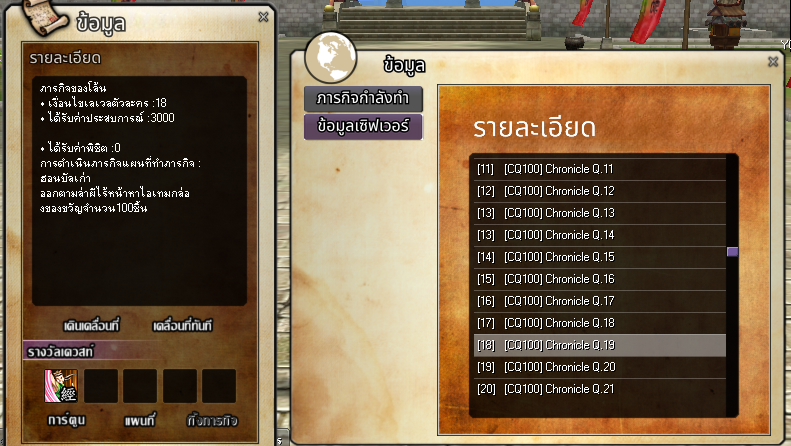The width and height of the screenshot is (791, 446).
Task: Open the ภารกิจกำลังทำ tab
Action: pyautogui.click(x=363, y=99)
